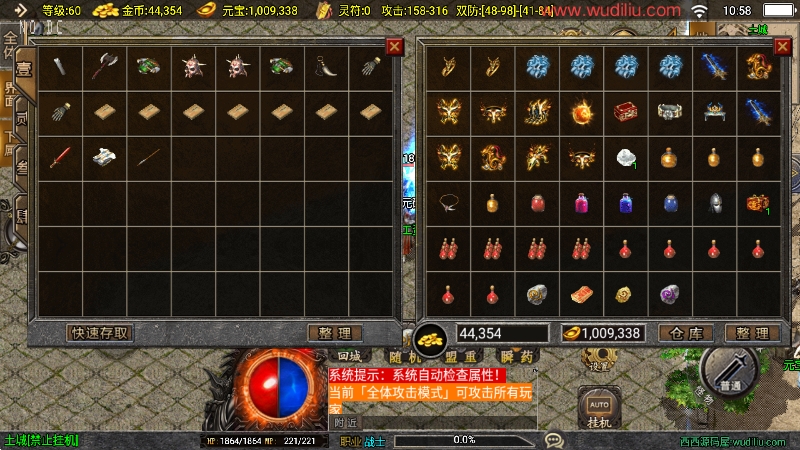Image resolution: width=800 pixels, height=450 pixels.
Task: Click the 快速存取 quick deposit button
Action: pos(100,333)
